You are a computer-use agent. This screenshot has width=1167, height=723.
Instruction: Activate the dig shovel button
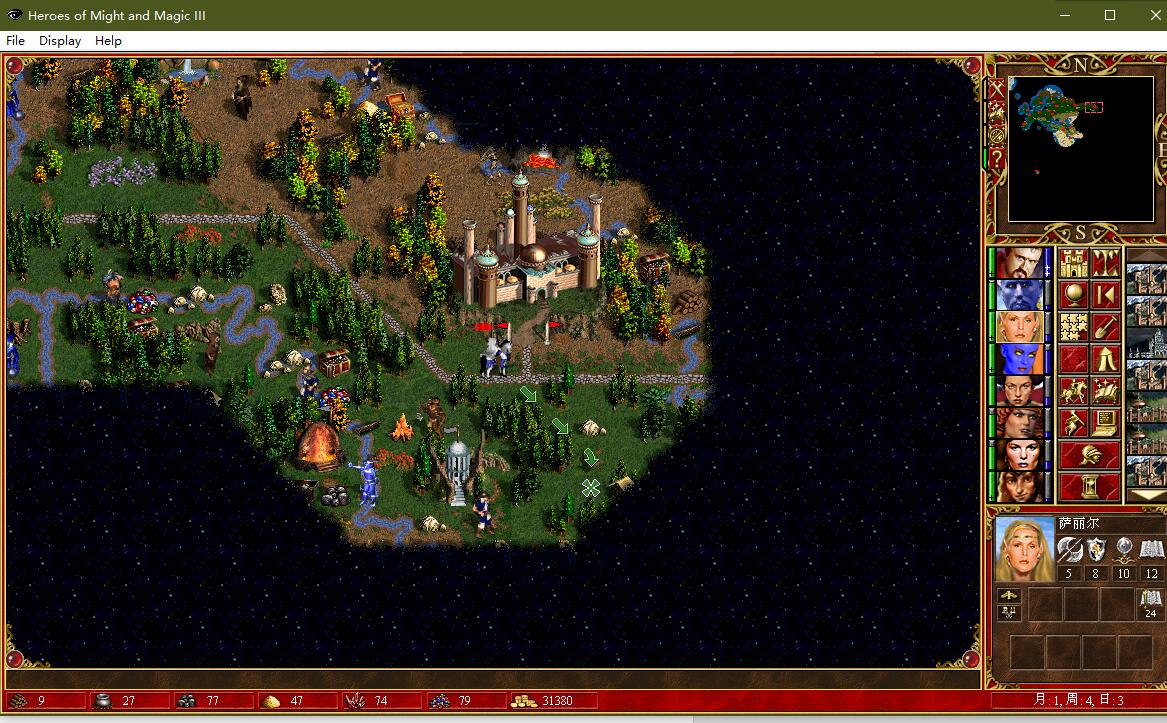click(x=1105, y=328)
